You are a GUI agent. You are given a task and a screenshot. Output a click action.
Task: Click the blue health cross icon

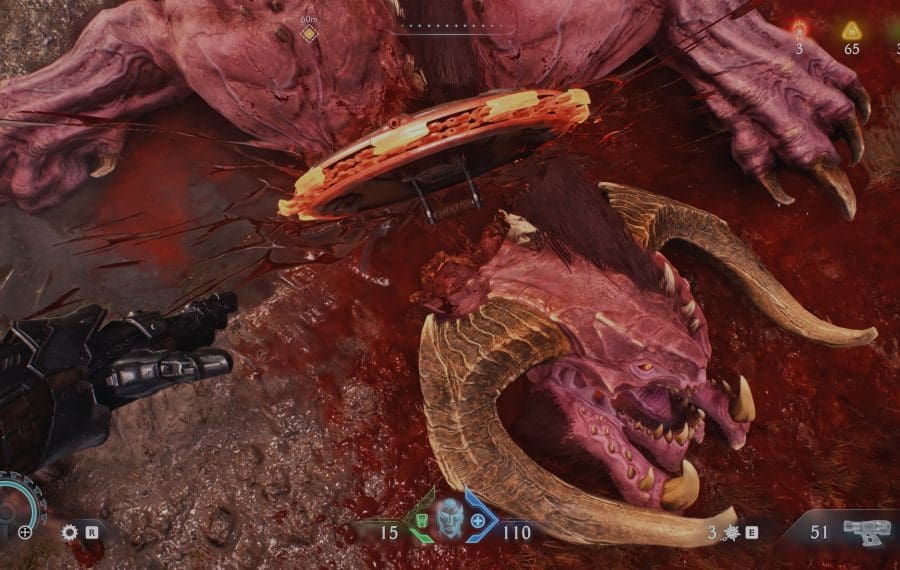(x=479, y=522)
